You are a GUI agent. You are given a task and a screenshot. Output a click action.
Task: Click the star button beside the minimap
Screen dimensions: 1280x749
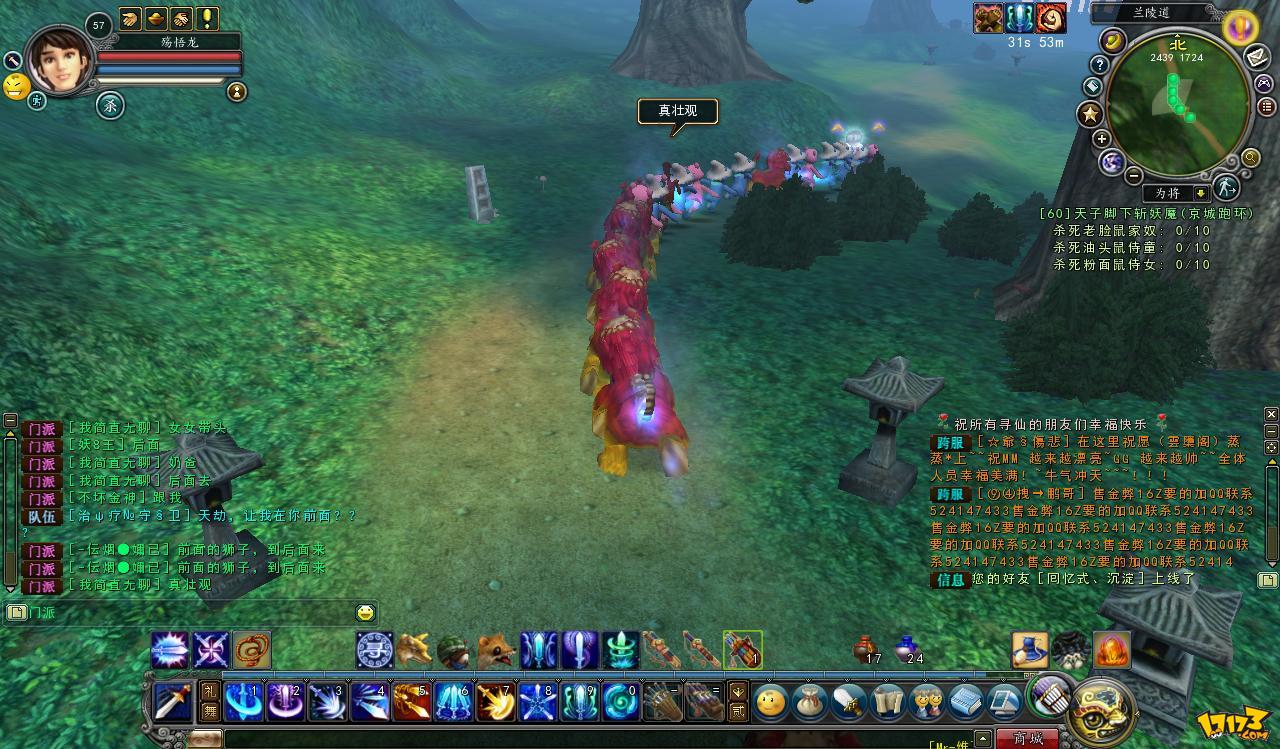point(1089,115)
